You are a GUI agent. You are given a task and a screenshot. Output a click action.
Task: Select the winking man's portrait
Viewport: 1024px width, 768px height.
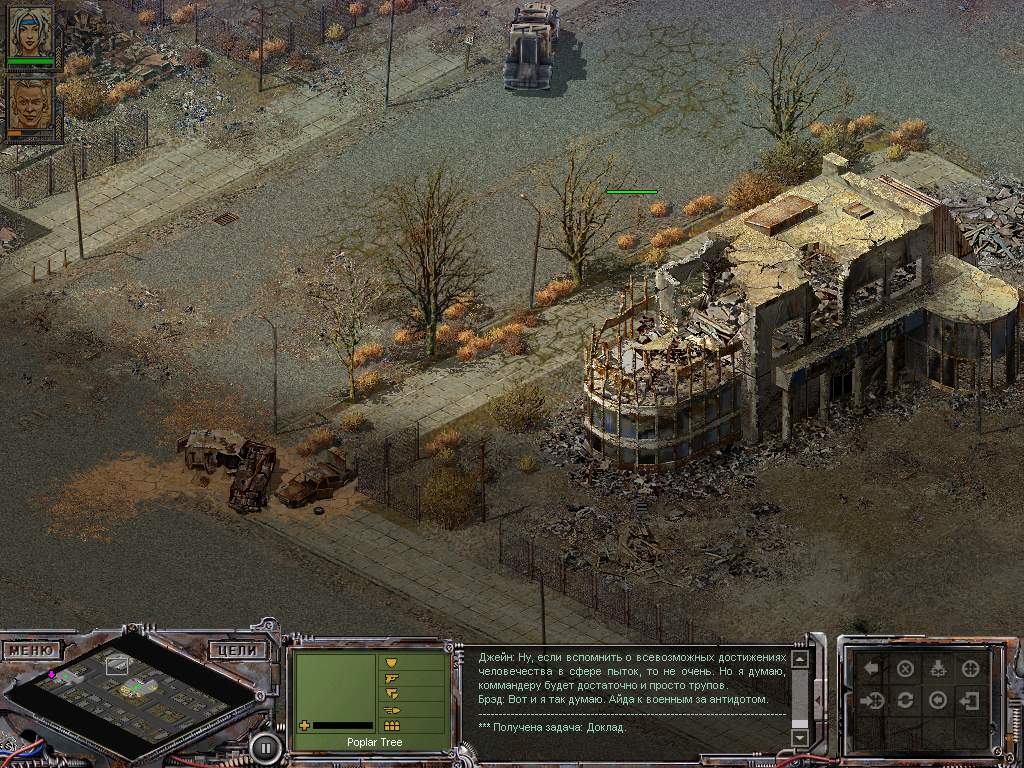(x=31, y=107)
